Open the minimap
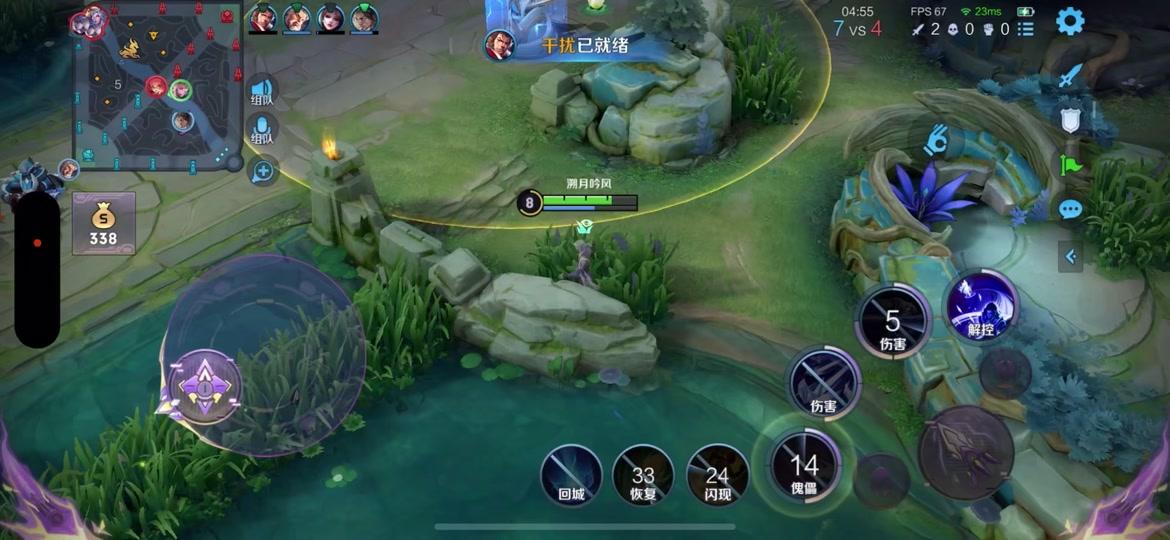 click(158, 86)
